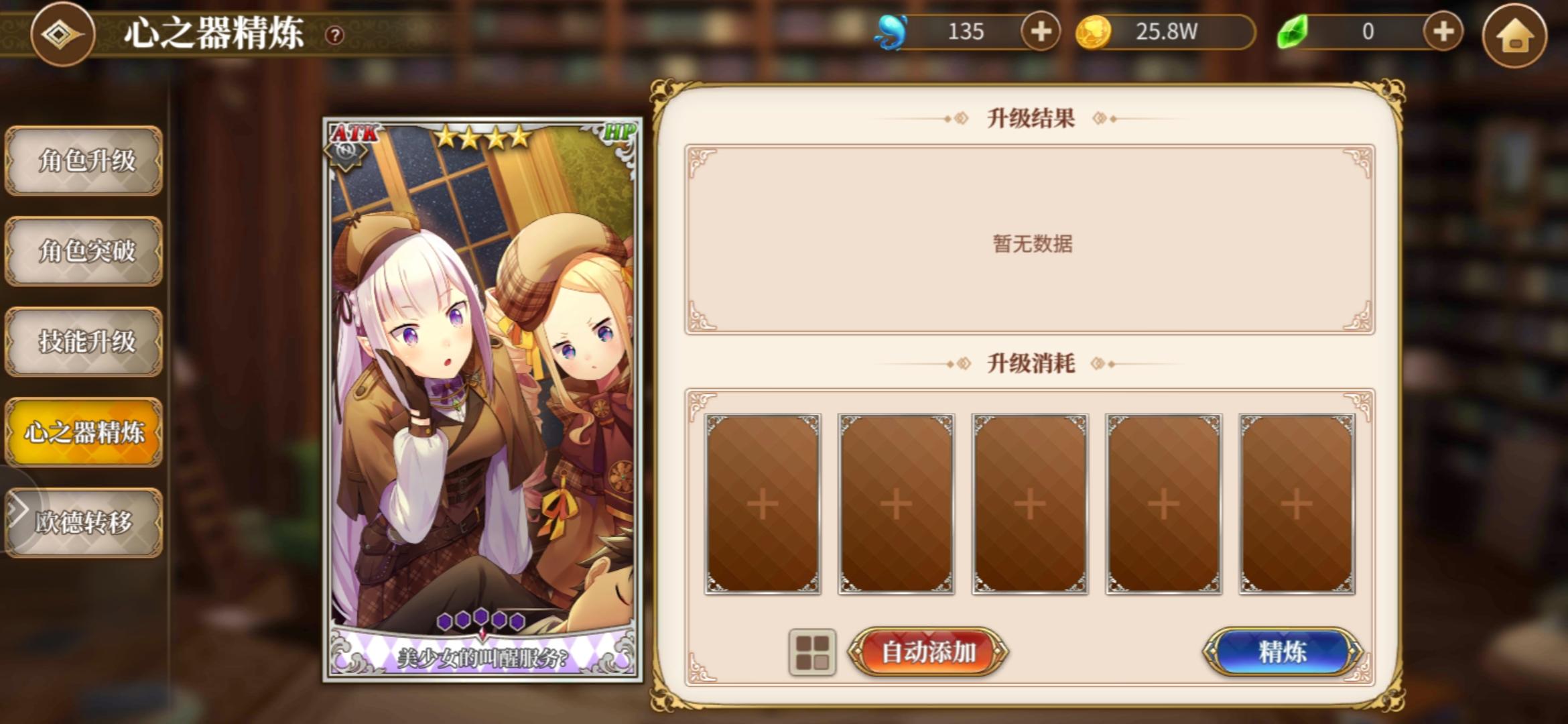Open the 技能升级 panel

[83, 343]
